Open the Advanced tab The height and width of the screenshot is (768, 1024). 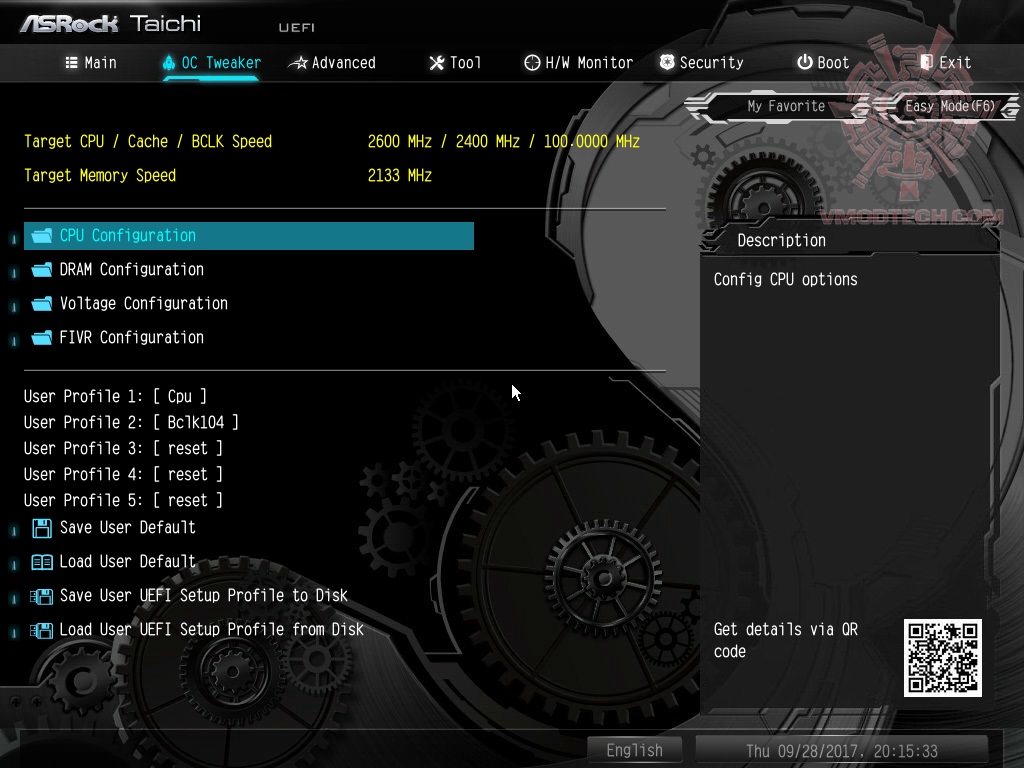tap(332, 63)
